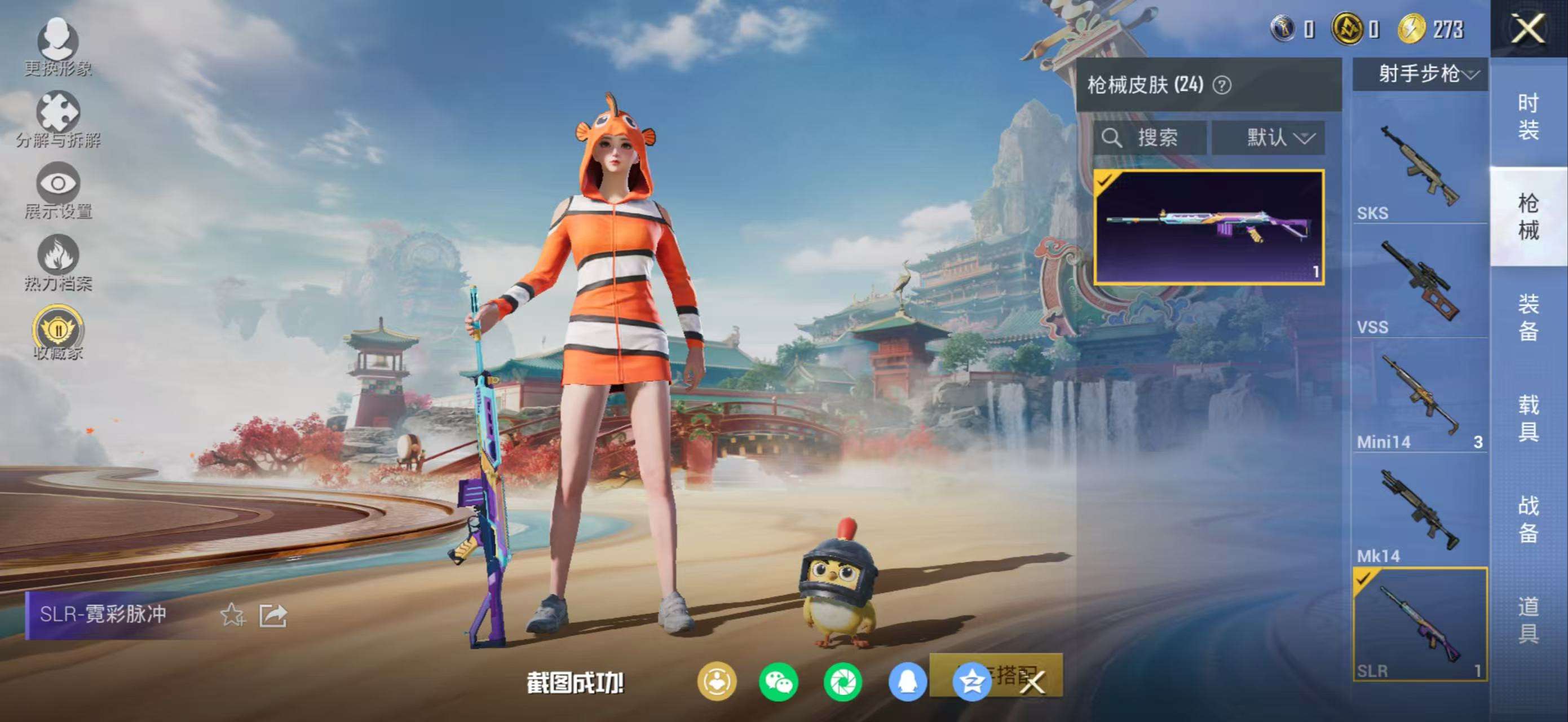Screen dimensions: 1568x722
Task: Share the screenshot to WeChat
Action: tap(779, 681)
